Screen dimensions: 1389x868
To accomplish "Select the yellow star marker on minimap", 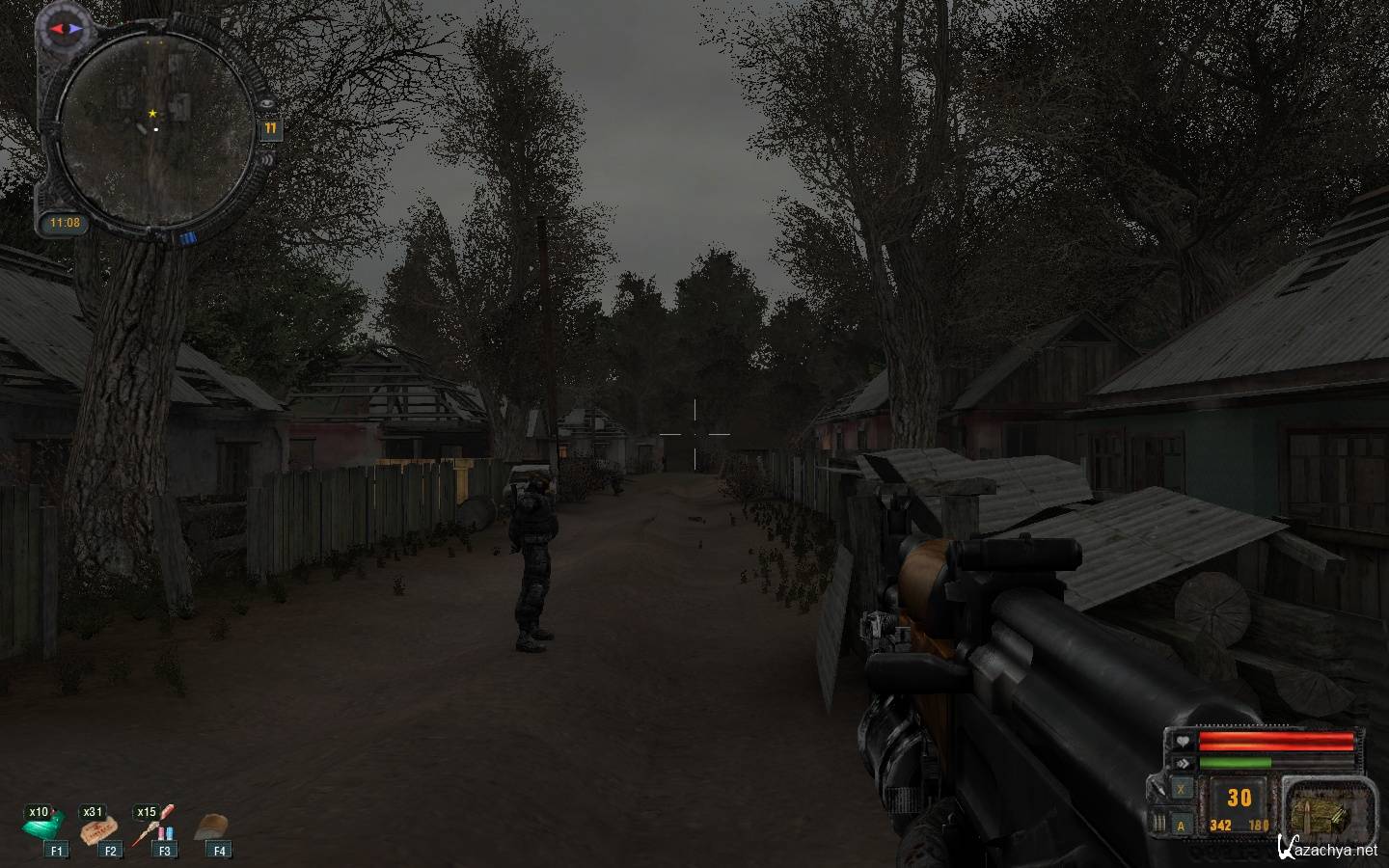I will pos(152,114).
